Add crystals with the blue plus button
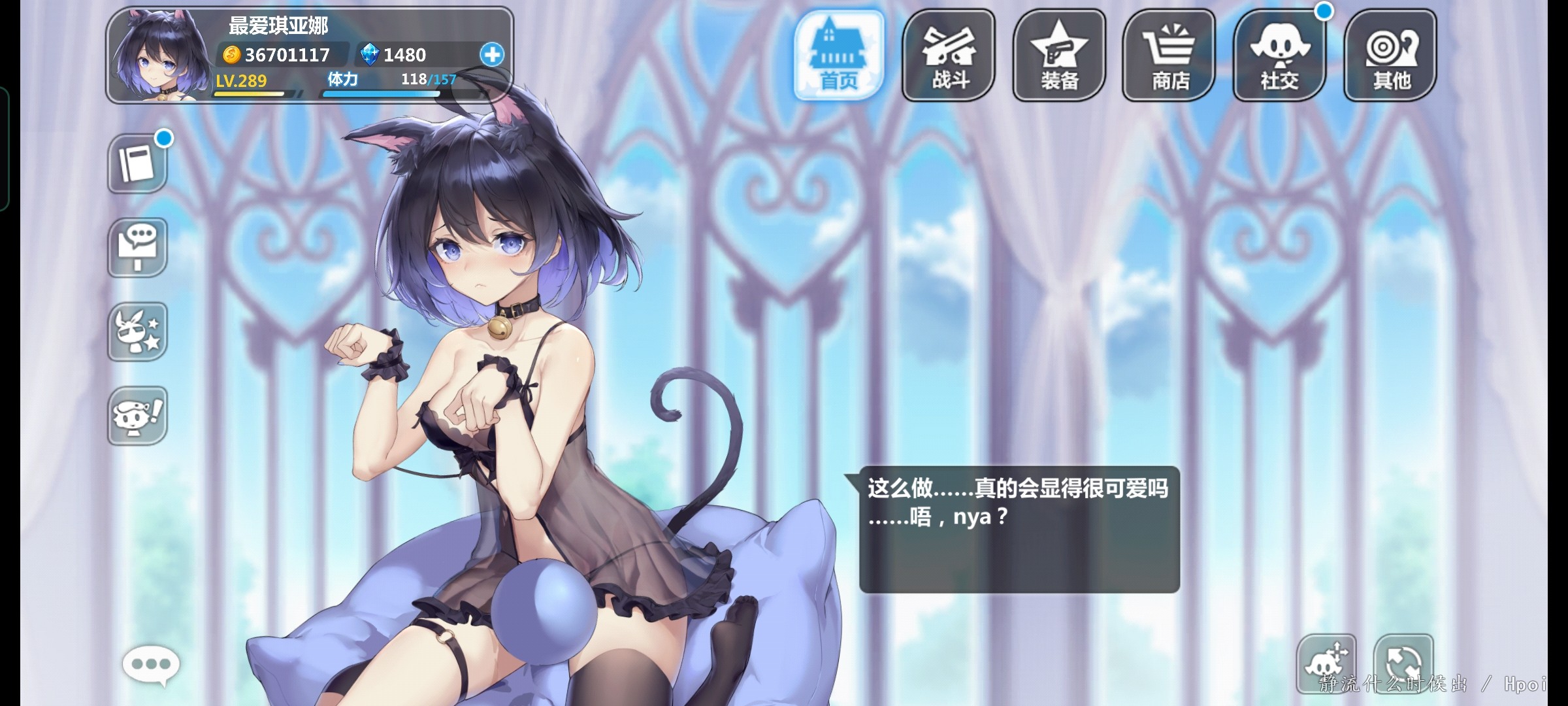Screen dimensions: 1568x706 coord(492,54)
